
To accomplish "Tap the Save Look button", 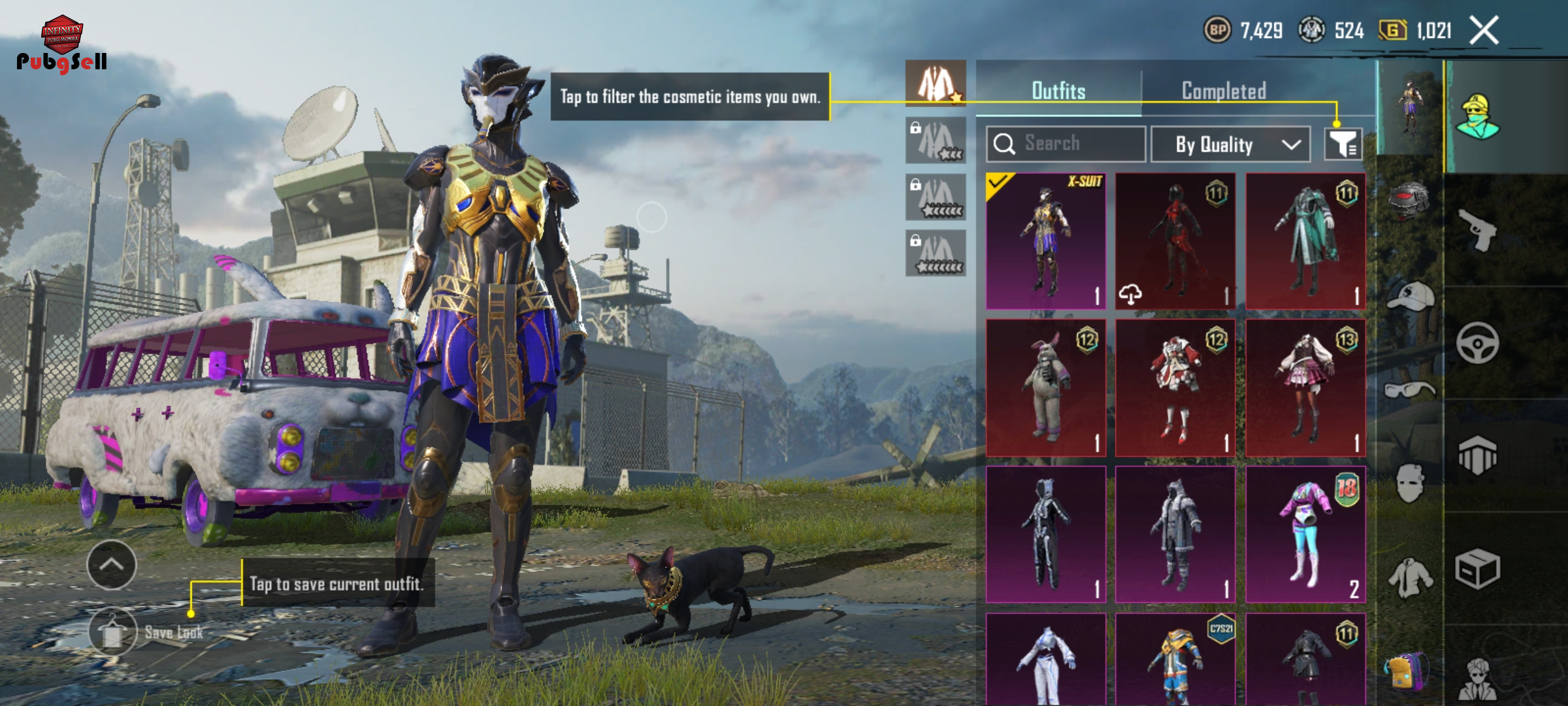I will pos(113,632).
